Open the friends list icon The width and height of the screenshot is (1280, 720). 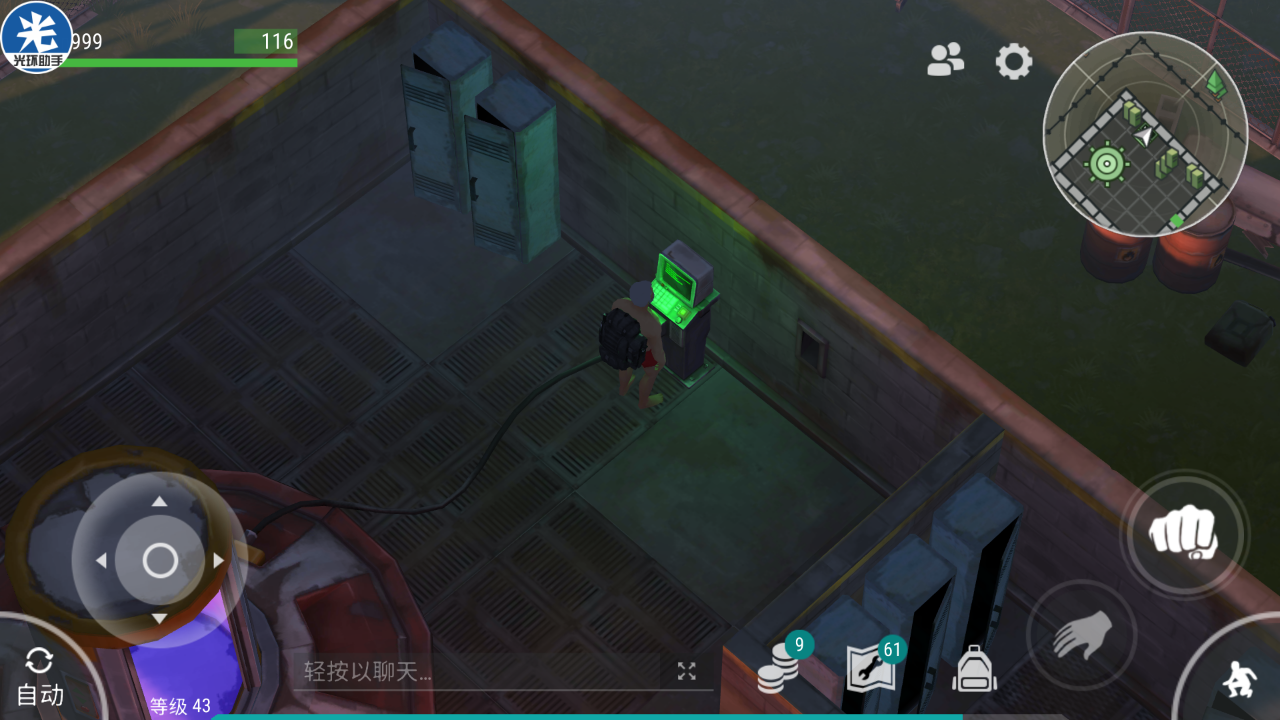(945, 61)
